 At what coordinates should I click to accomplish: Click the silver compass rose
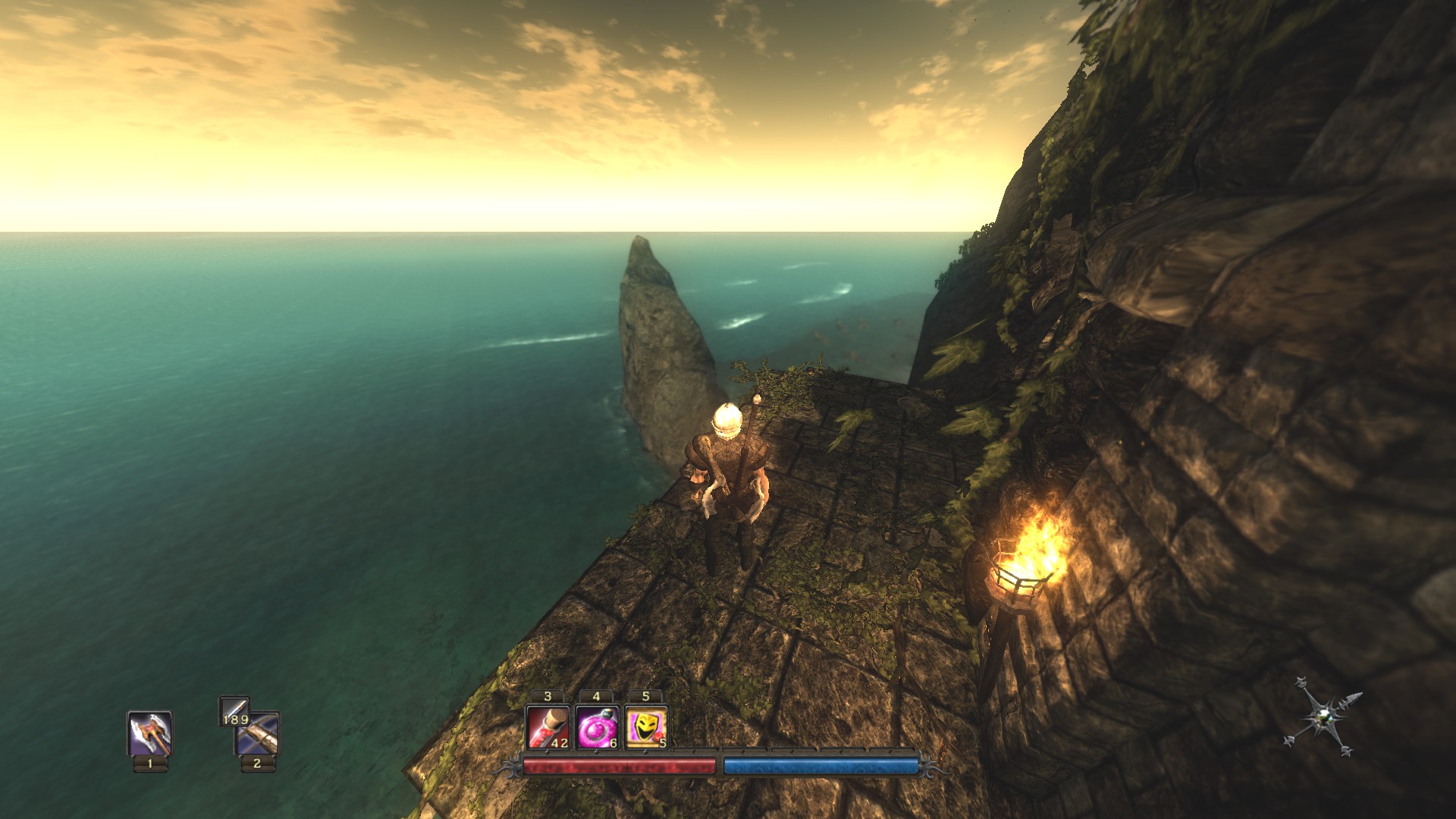pyautogui.click(x=1323, y=717)
